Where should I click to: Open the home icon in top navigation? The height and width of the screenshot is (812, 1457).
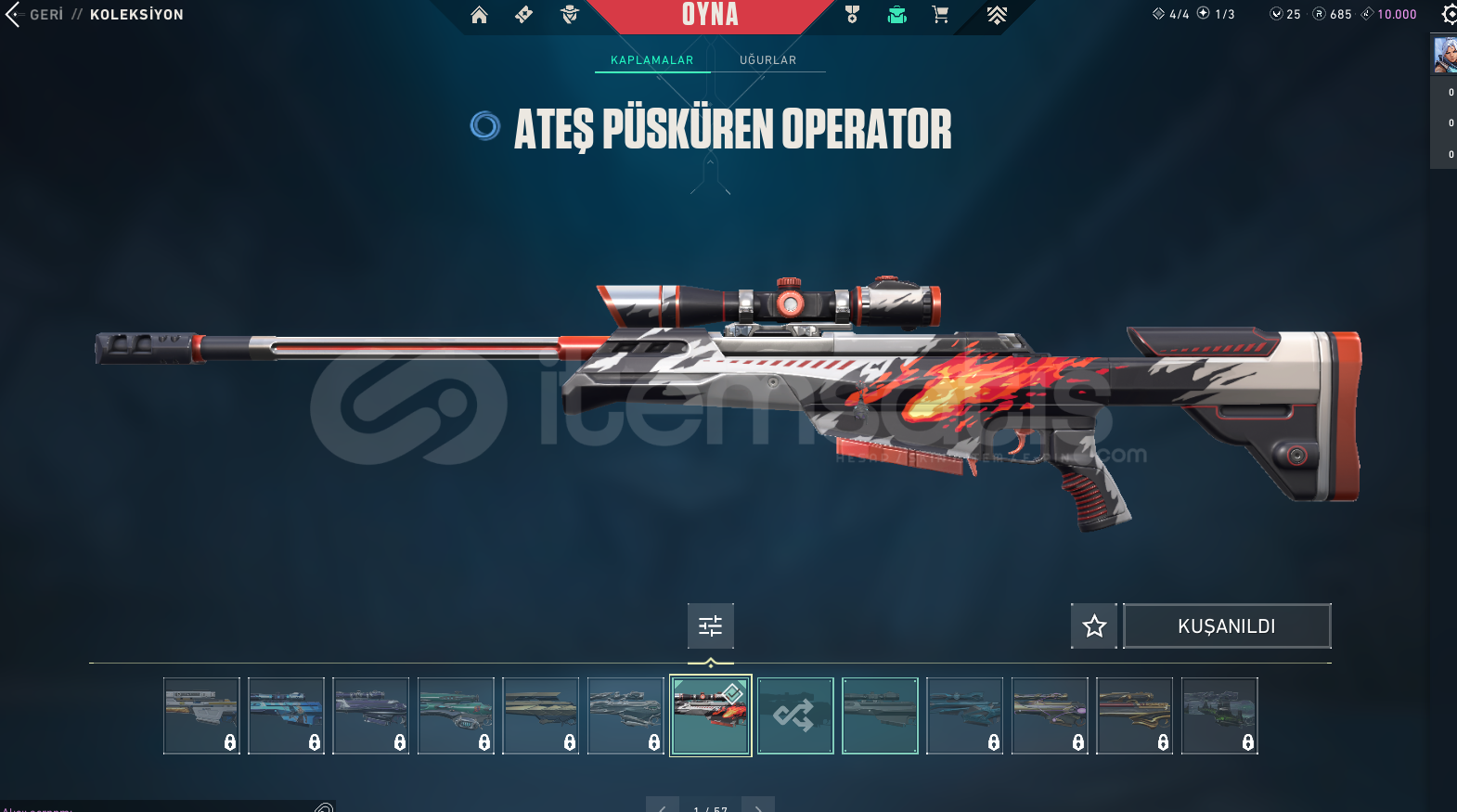[x=479, y=15]
